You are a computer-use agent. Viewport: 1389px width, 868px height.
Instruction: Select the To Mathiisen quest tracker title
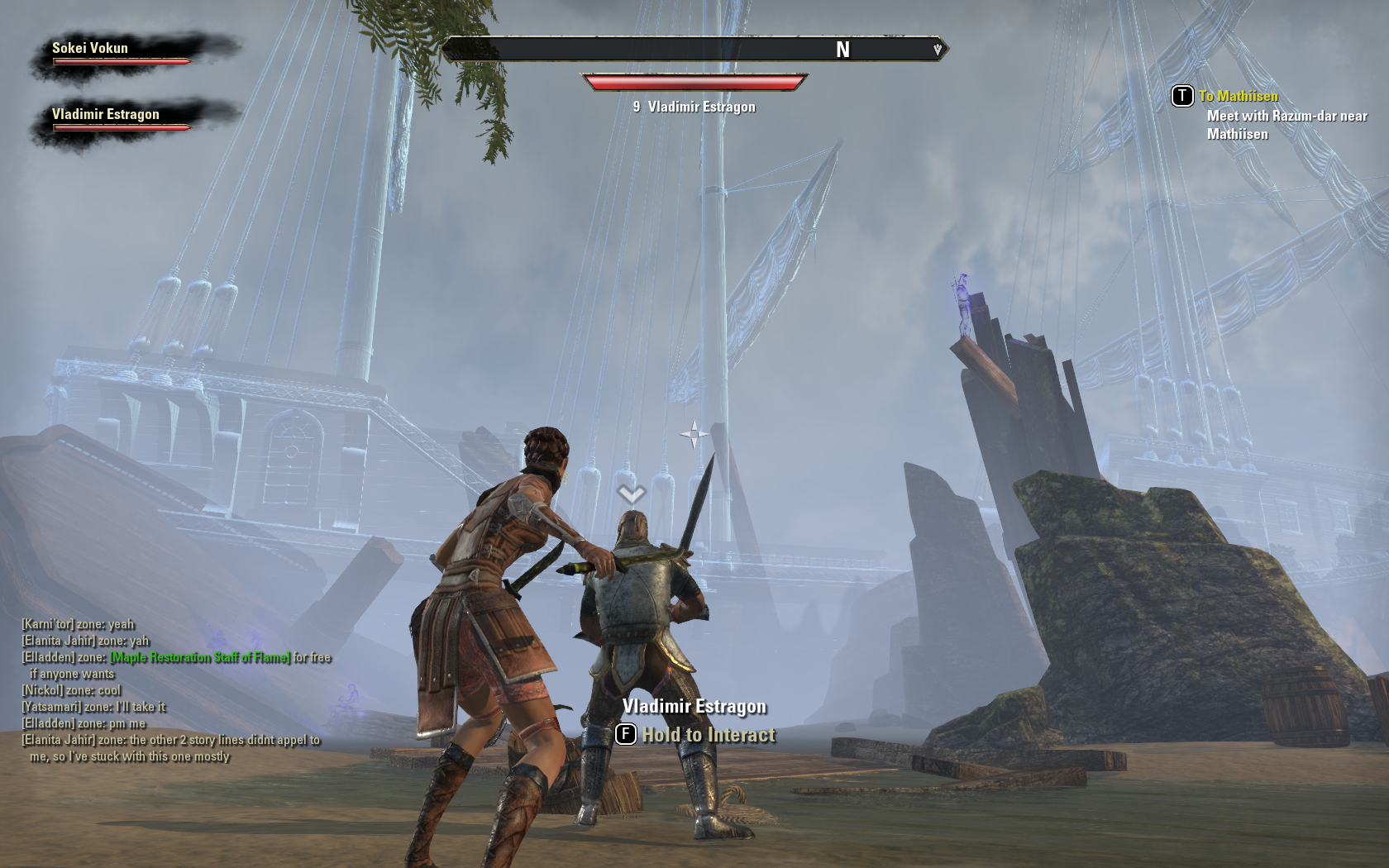tap(1238, 96)
